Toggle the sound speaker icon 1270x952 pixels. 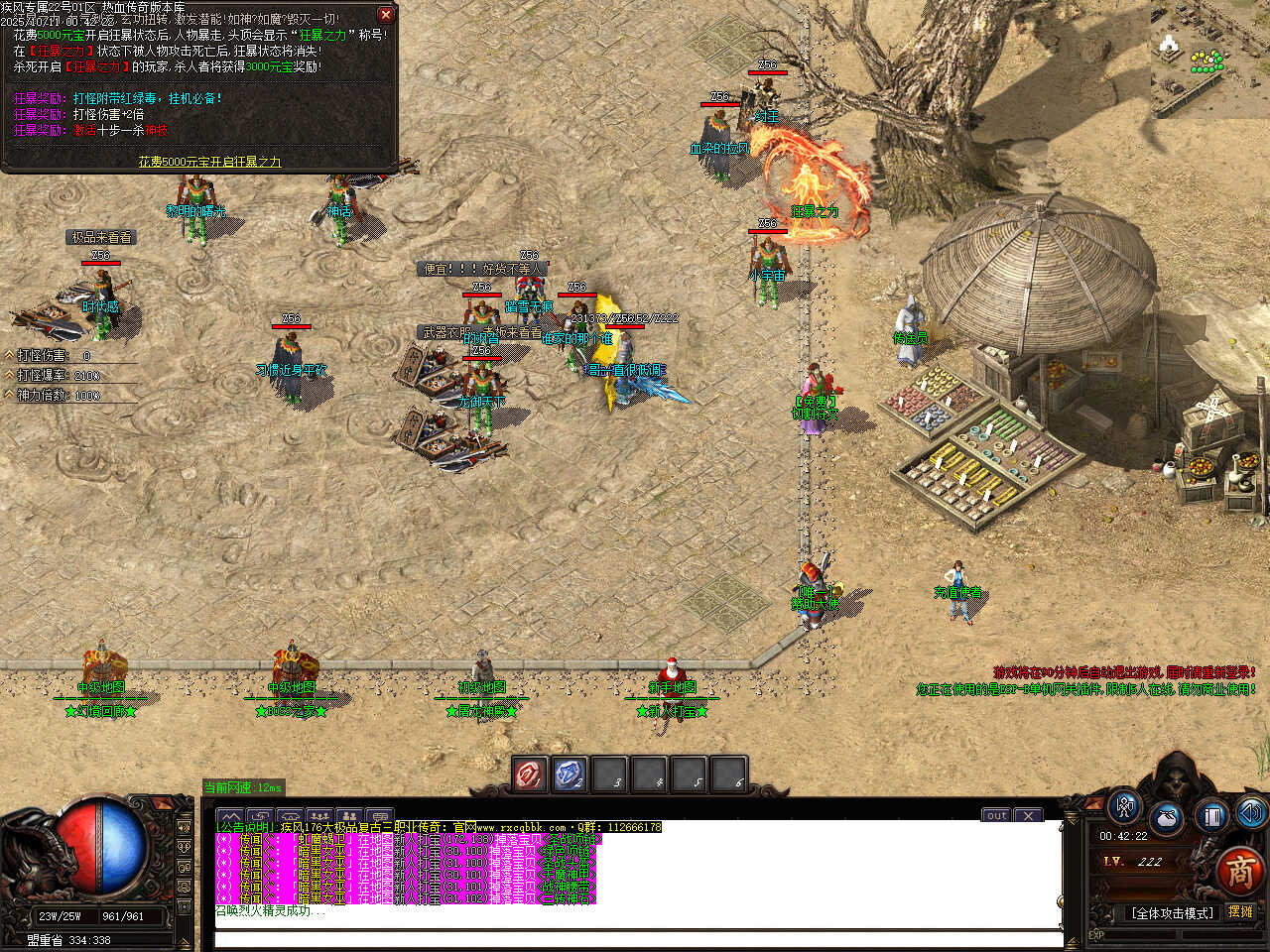1251,814
